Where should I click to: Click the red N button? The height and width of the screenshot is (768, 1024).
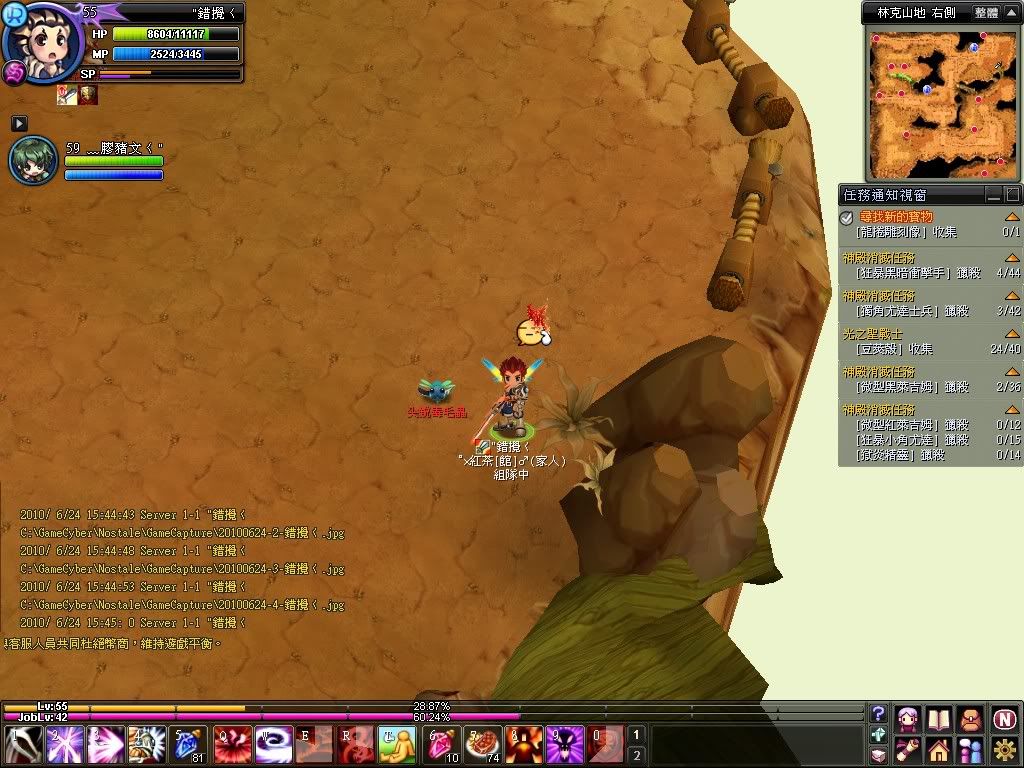tap(1004, 718)
